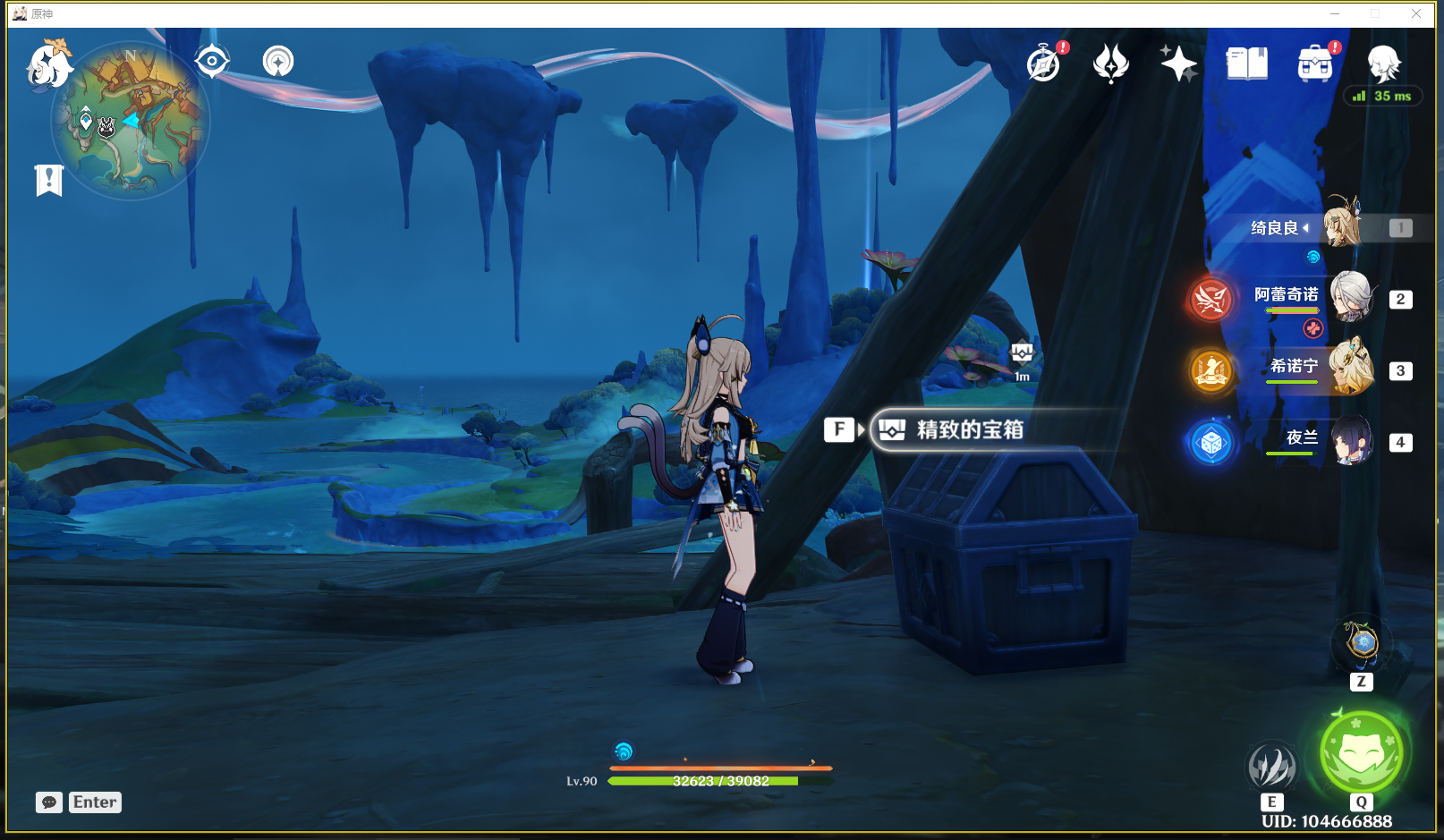Activate the green cat Elemental Burst
This screenshot has width=1444, height=840.
click(1361, 752)
